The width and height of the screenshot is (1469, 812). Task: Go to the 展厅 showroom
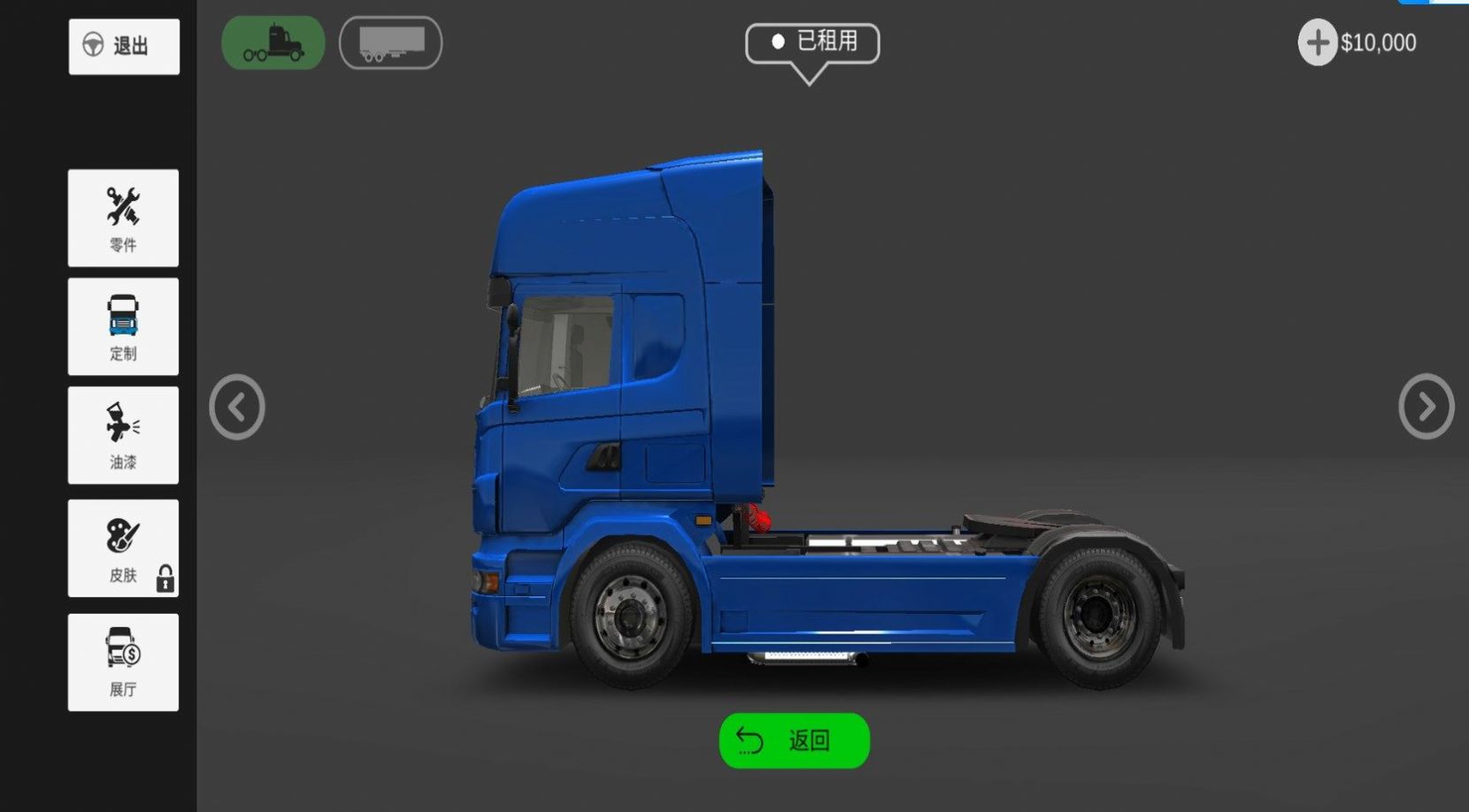pyautogui.click(x=123, y=663)
